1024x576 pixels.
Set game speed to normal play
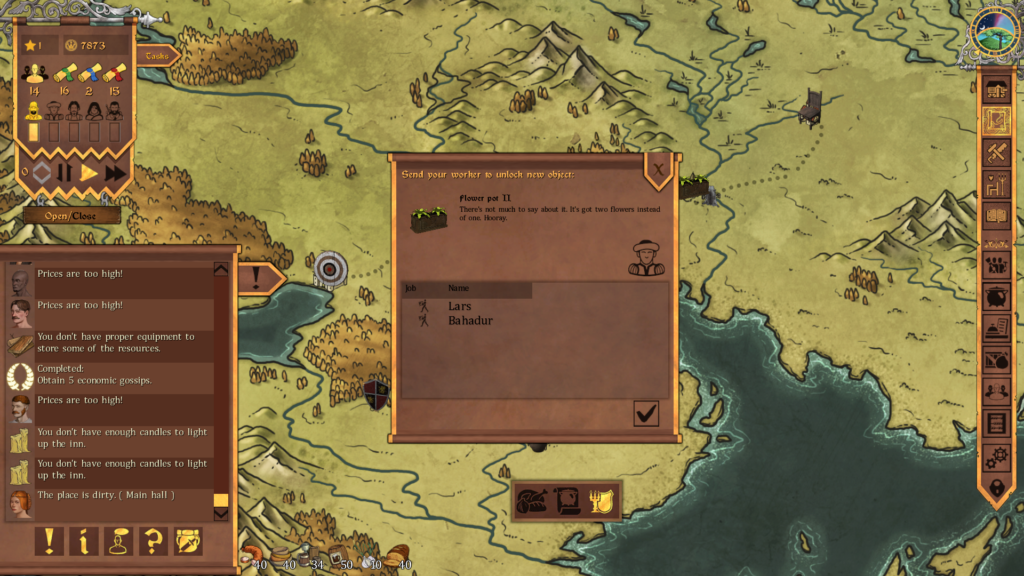tap(90, 173)
